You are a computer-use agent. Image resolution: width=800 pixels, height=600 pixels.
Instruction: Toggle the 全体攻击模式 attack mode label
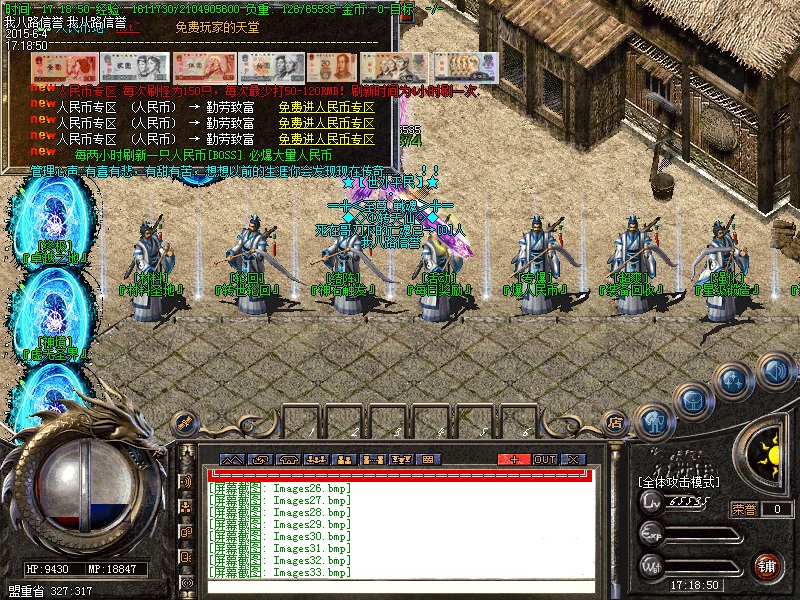click(680, 482)
